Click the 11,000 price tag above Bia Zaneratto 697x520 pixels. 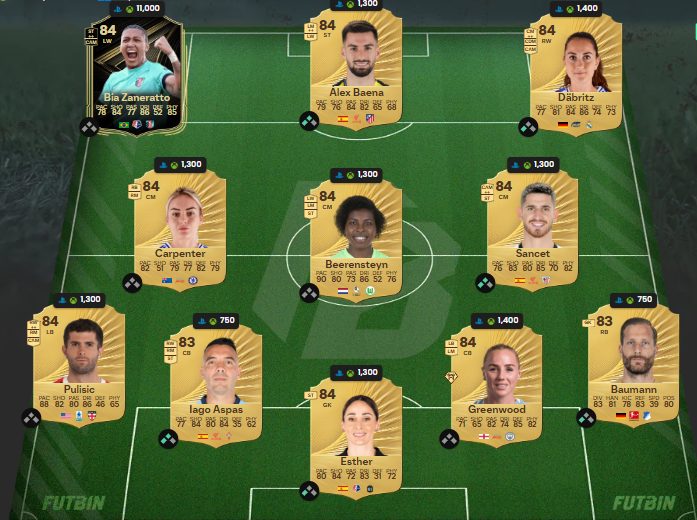click(x=141, y=7)
